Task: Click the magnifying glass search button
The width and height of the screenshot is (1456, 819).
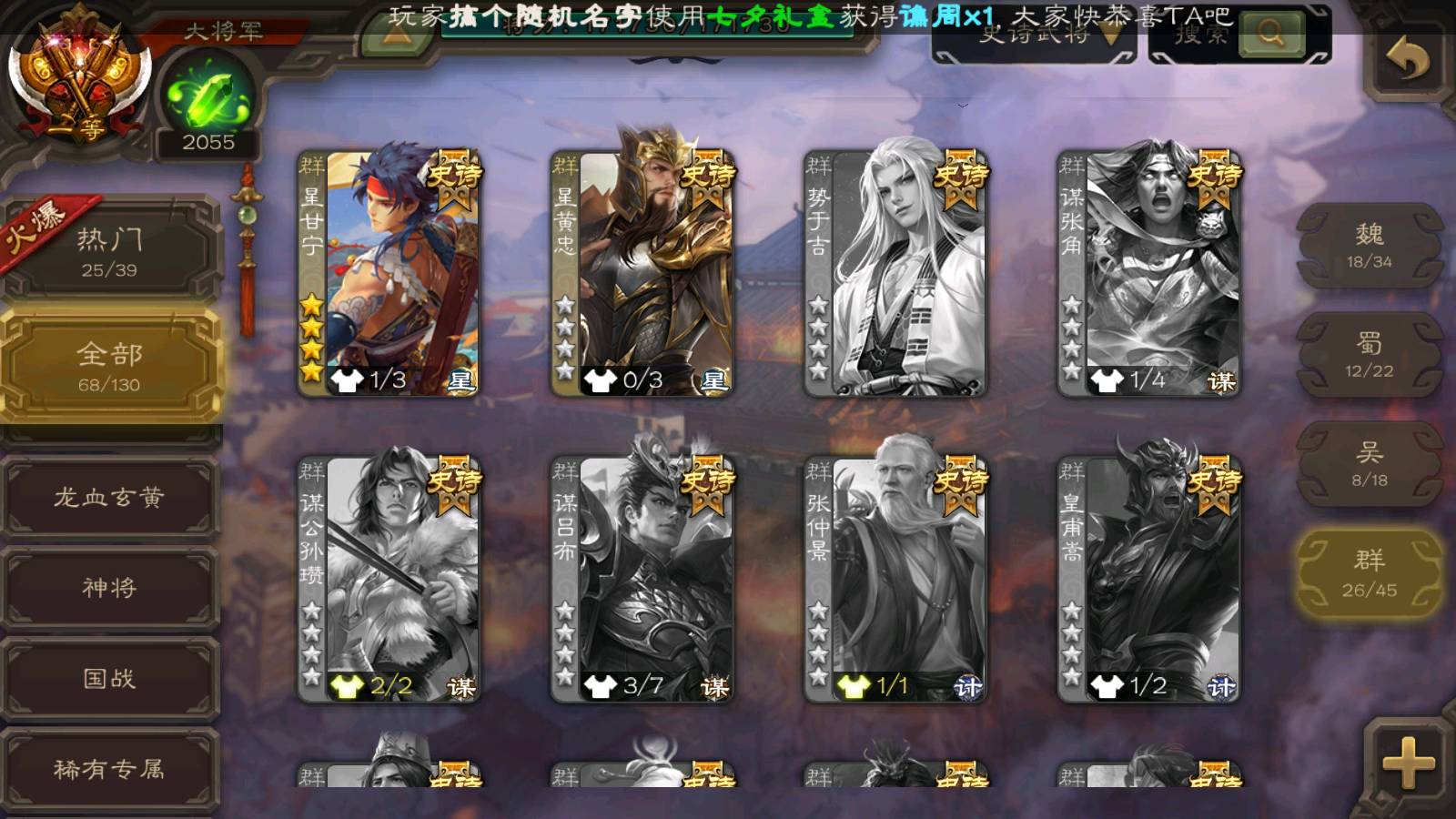Action: (1270, 35)
